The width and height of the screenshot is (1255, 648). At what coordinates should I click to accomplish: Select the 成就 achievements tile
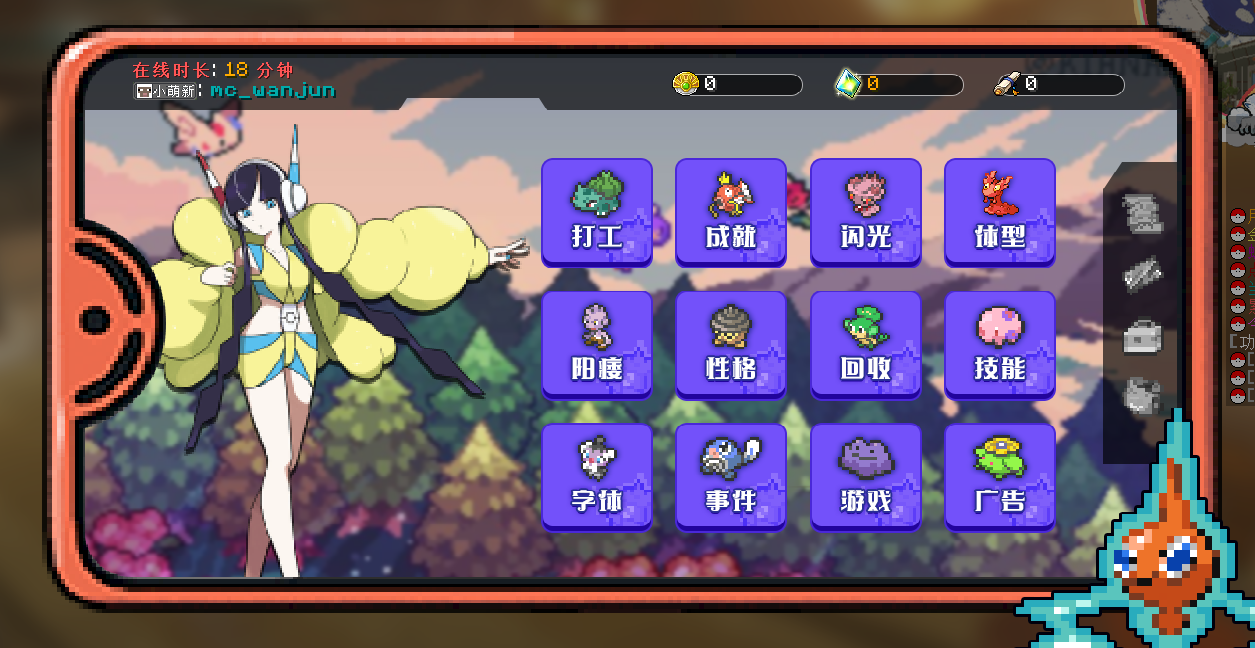[x=731, y=212]
